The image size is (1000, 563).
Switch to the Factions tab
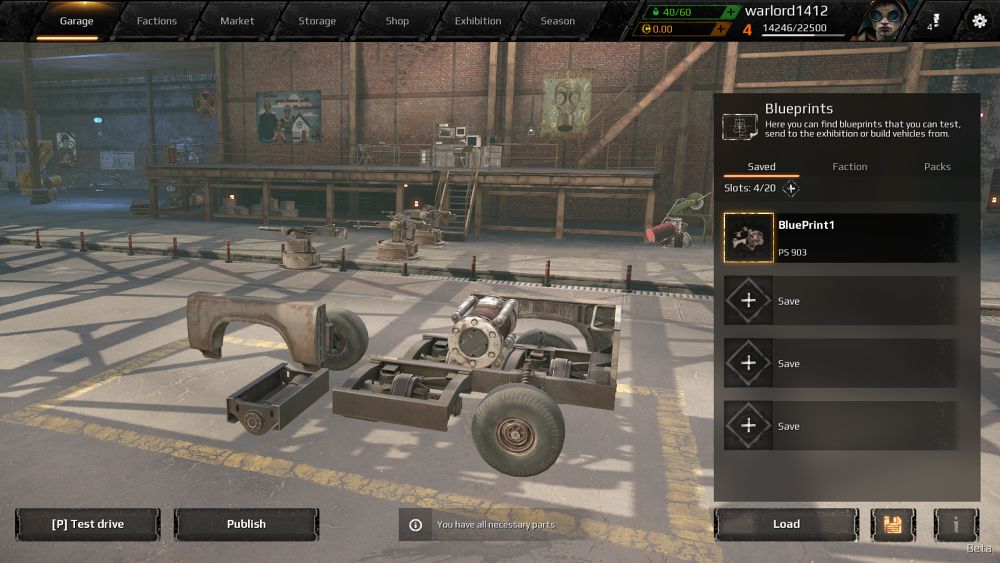[x=156, y=21]
